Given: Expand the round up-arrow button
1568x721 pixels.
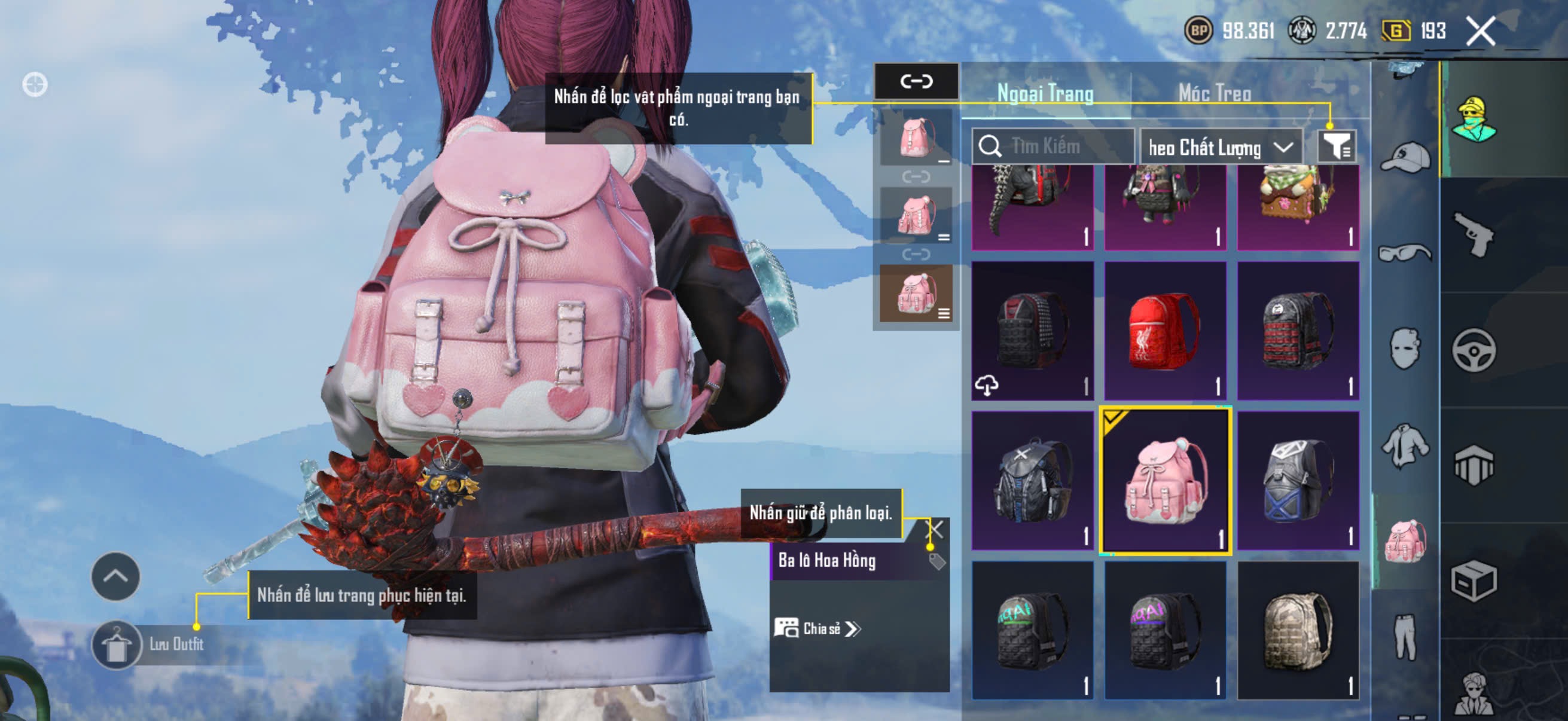Looking at the screenshot, I should coord(115,576).
